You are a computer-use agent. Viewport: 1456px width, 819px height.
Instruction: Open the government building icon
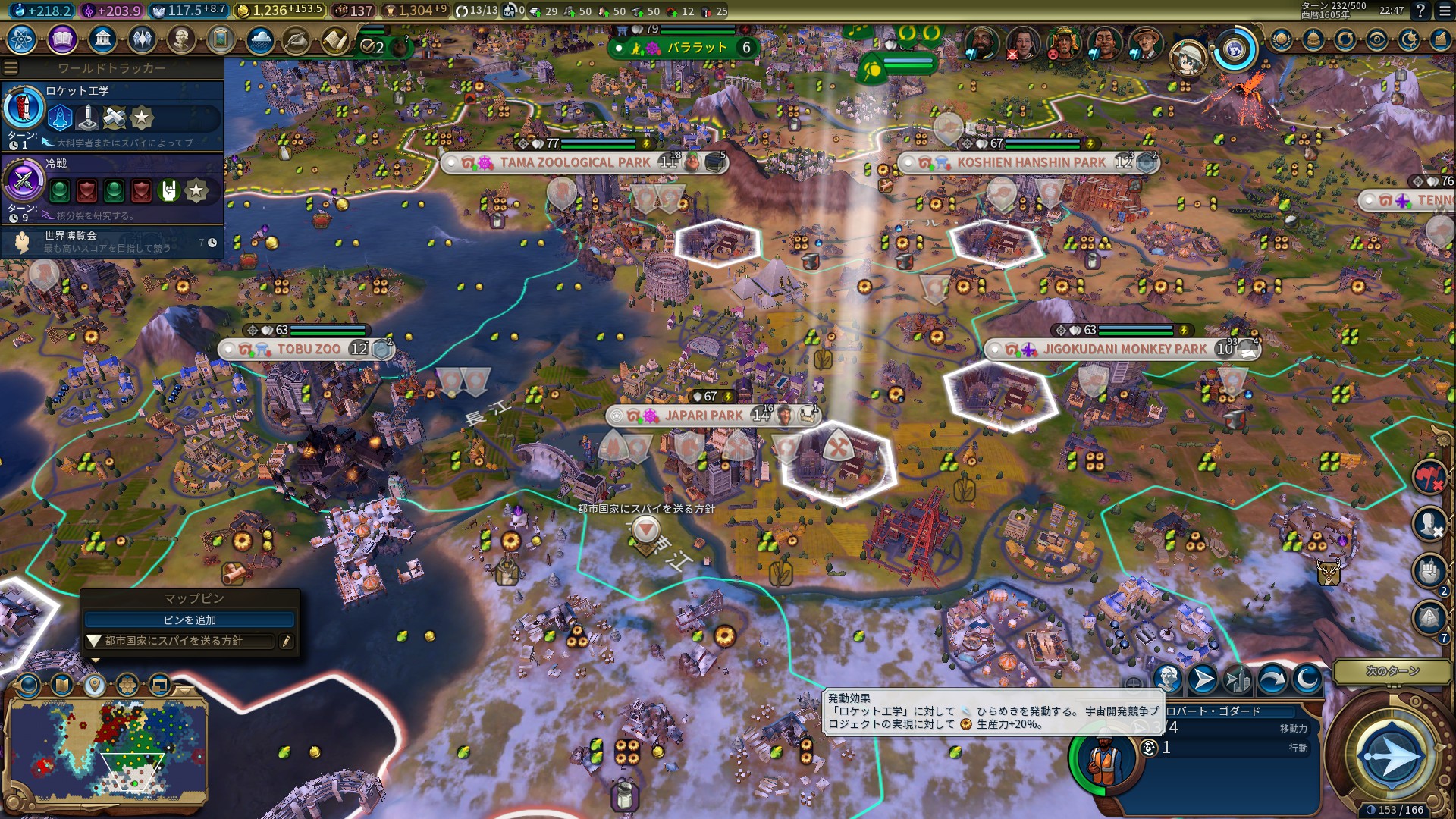tap(102, 39)
